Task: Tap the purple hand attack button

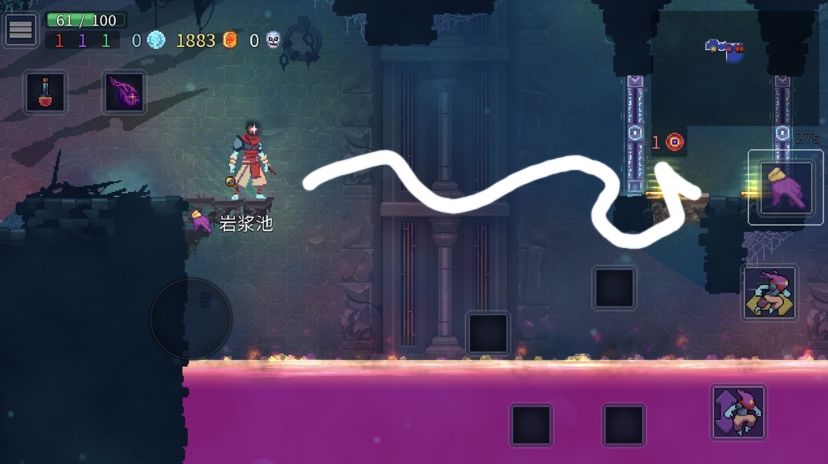Action: pos(785,187)
